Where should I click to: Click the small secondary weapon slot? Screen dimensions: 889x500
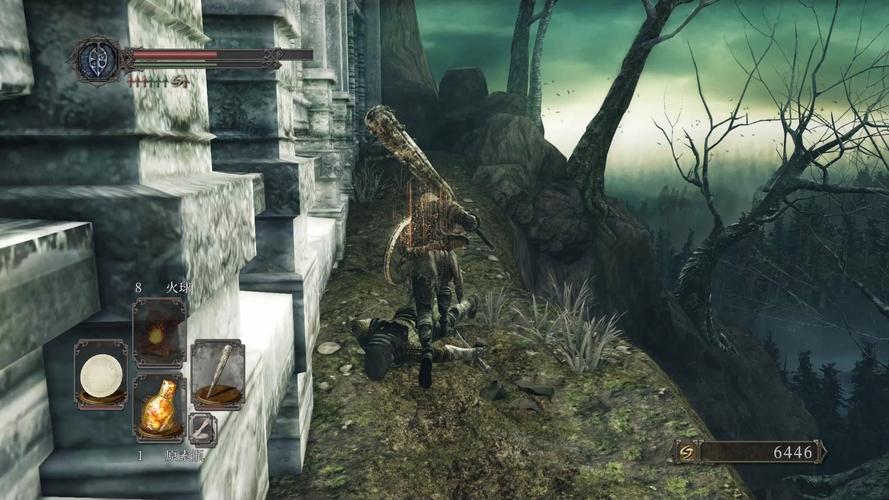click(202, 427)
